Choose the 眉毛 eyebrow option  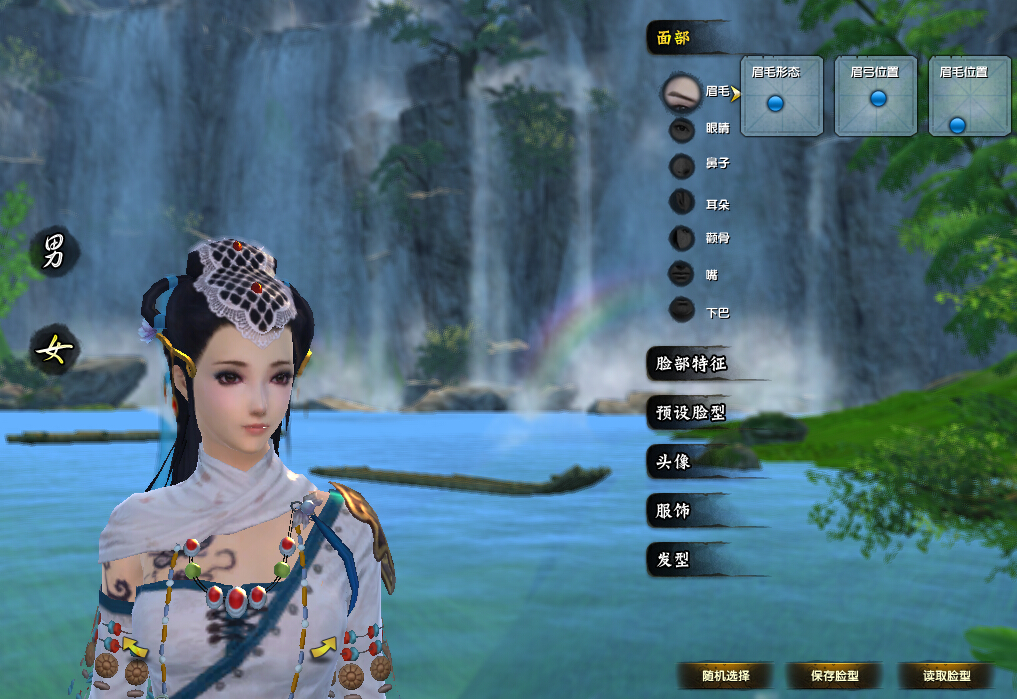click(683, 91)
